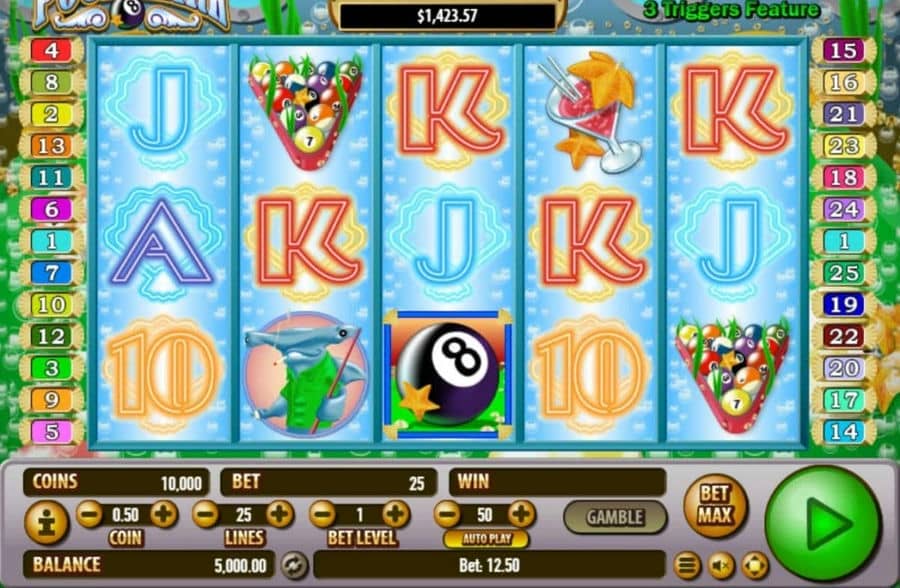Screen dimensions: 900x588
Task: Increase the coin value
Action: click(164, 515)
